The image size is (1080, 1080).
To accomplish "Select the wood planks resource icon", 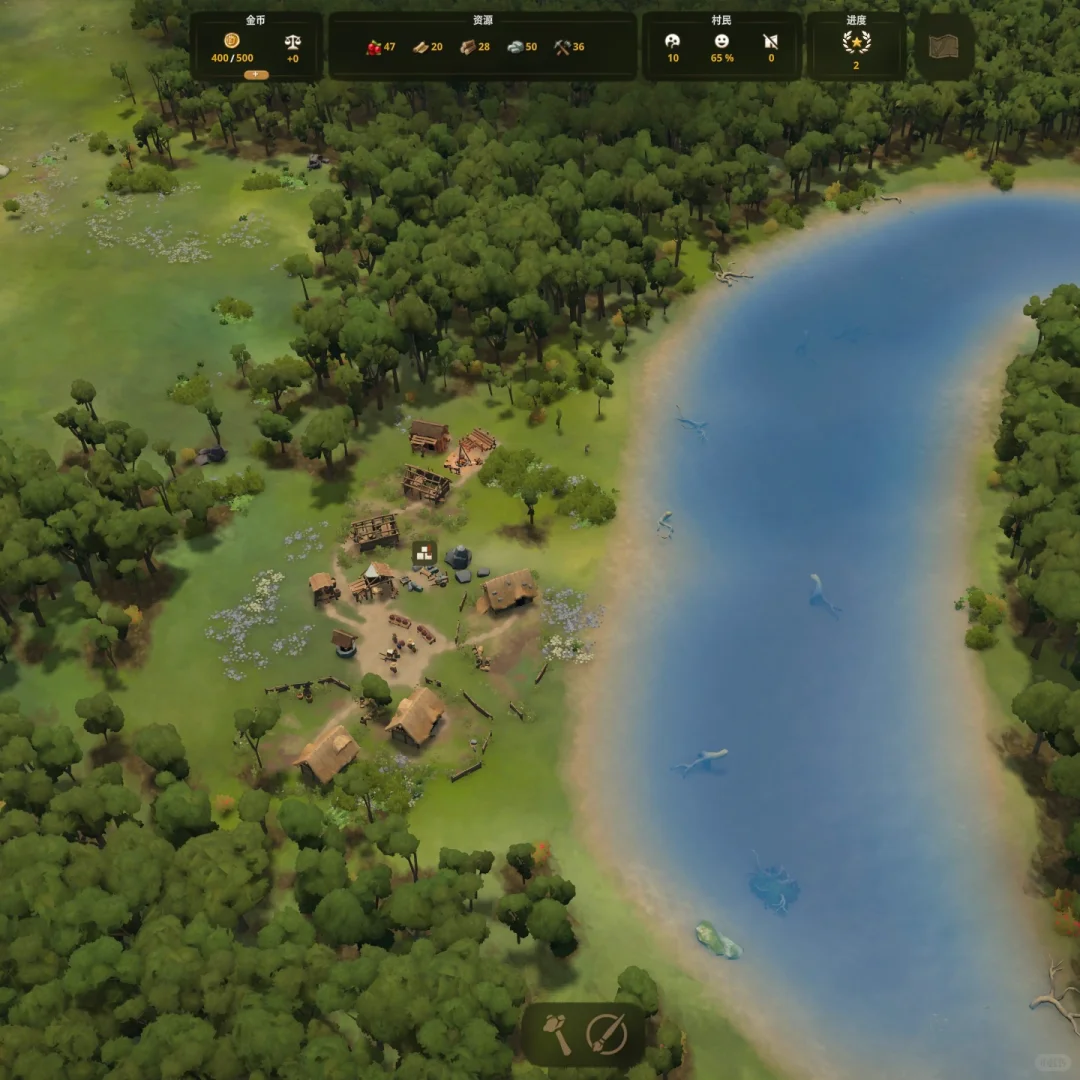I will coord(421,47).
